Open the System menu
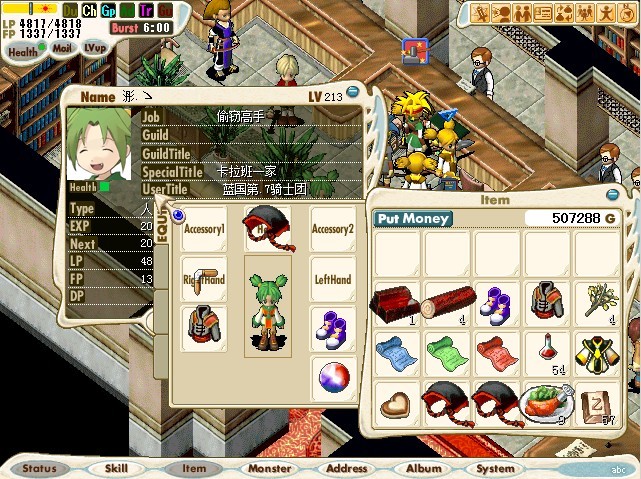Screen dimensions: 641x479 (496, 467)
